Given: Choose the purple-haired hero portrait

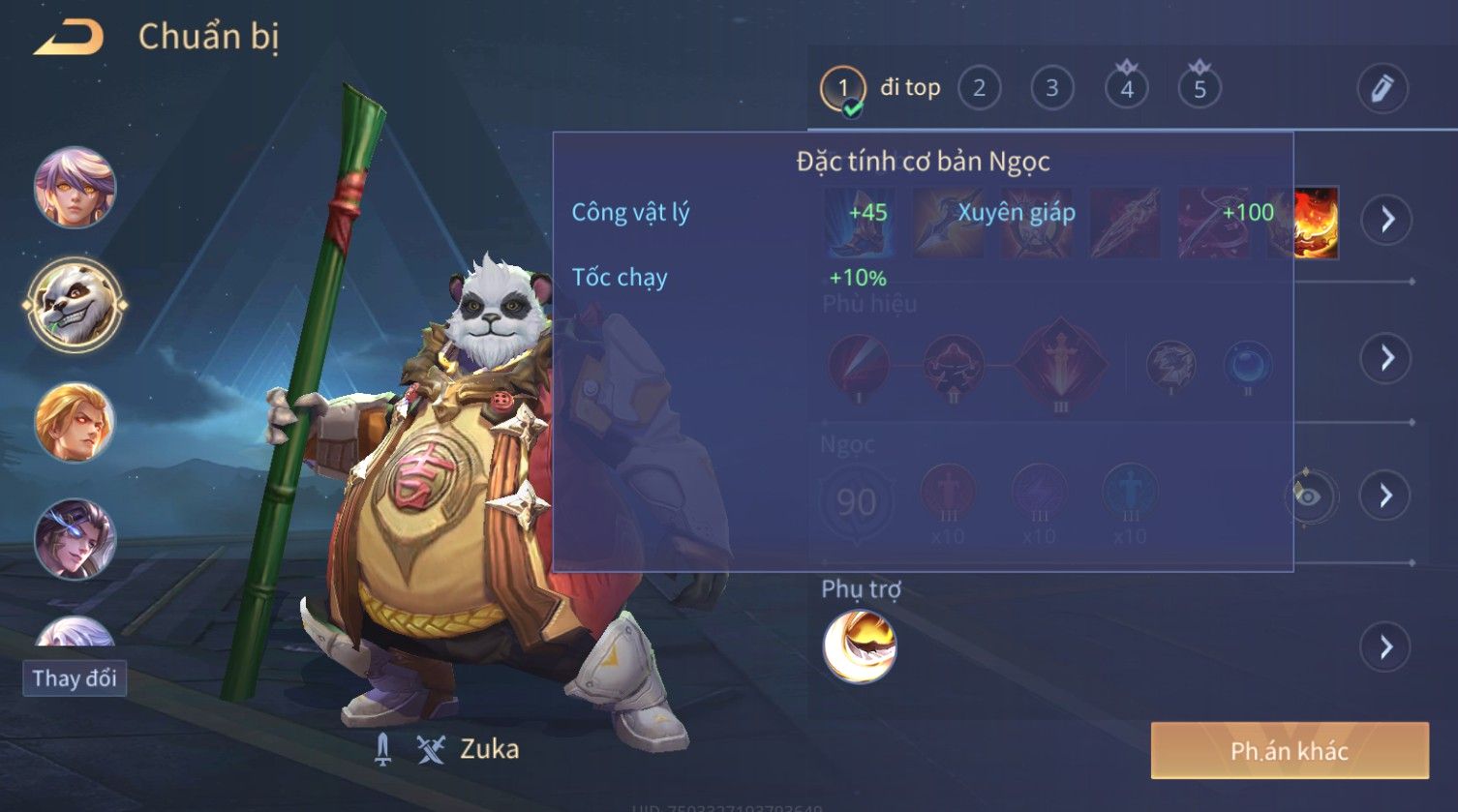Looking at the screenshot, I should point(75,187).
